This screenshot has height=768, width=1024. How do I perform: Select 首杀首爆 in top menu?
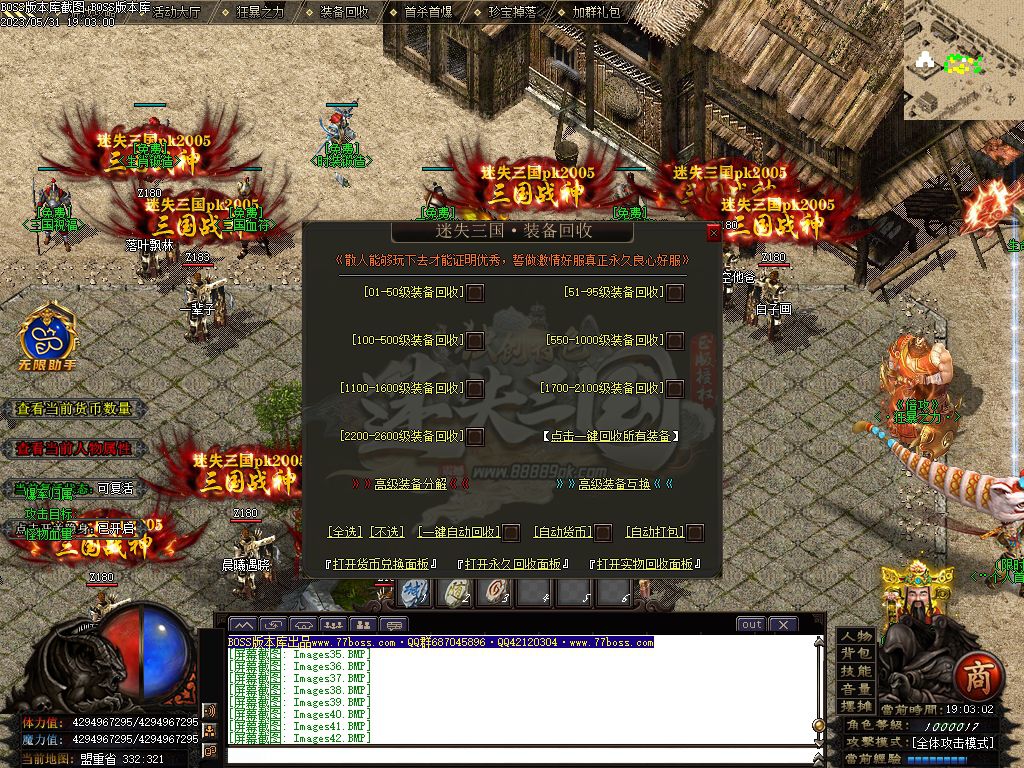pyautogui.click(x=428, y=13)
